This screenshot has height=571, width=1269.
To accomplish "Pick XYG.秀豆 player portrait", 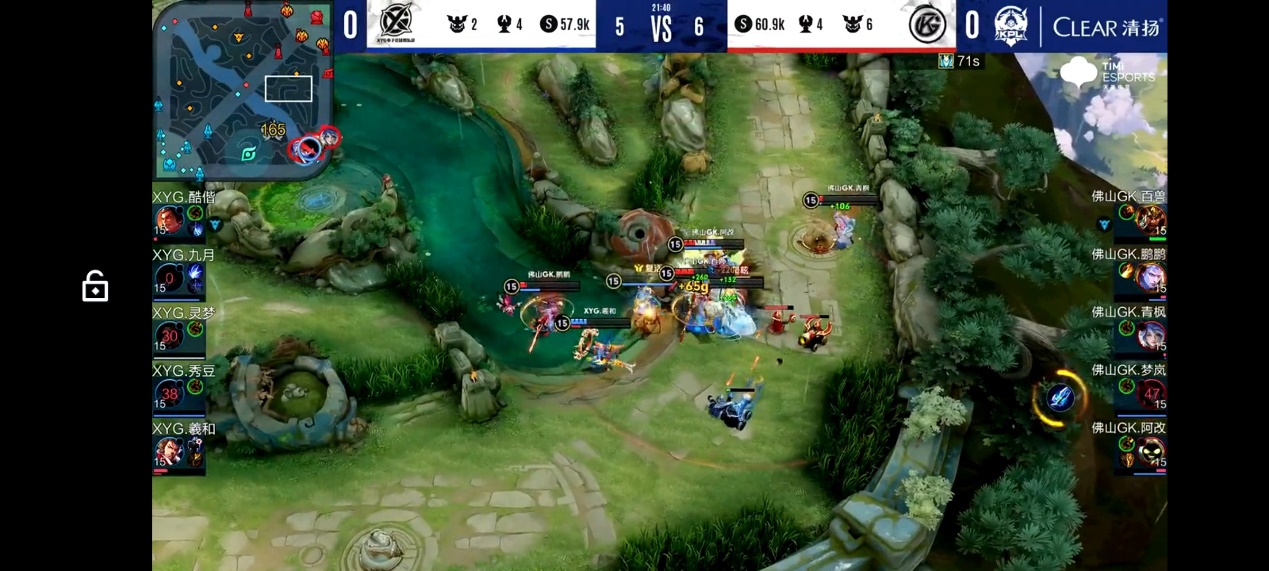I will tap(169, 394).
